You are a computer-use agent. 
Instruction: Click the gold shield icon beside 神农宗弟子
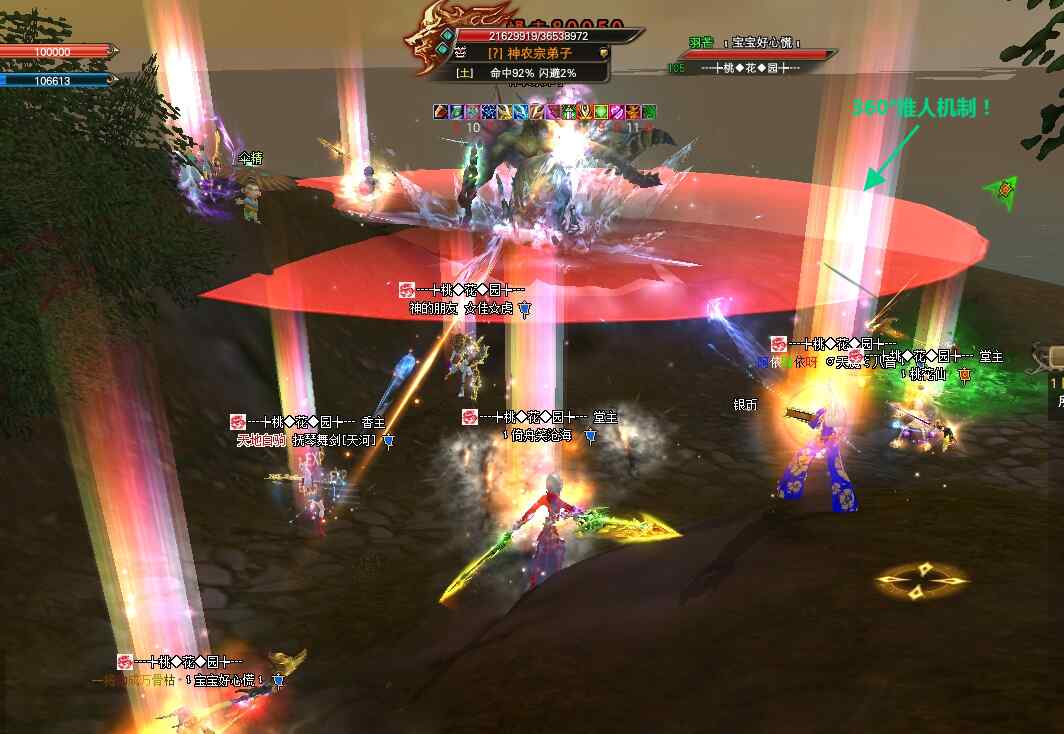pos(603,53)
